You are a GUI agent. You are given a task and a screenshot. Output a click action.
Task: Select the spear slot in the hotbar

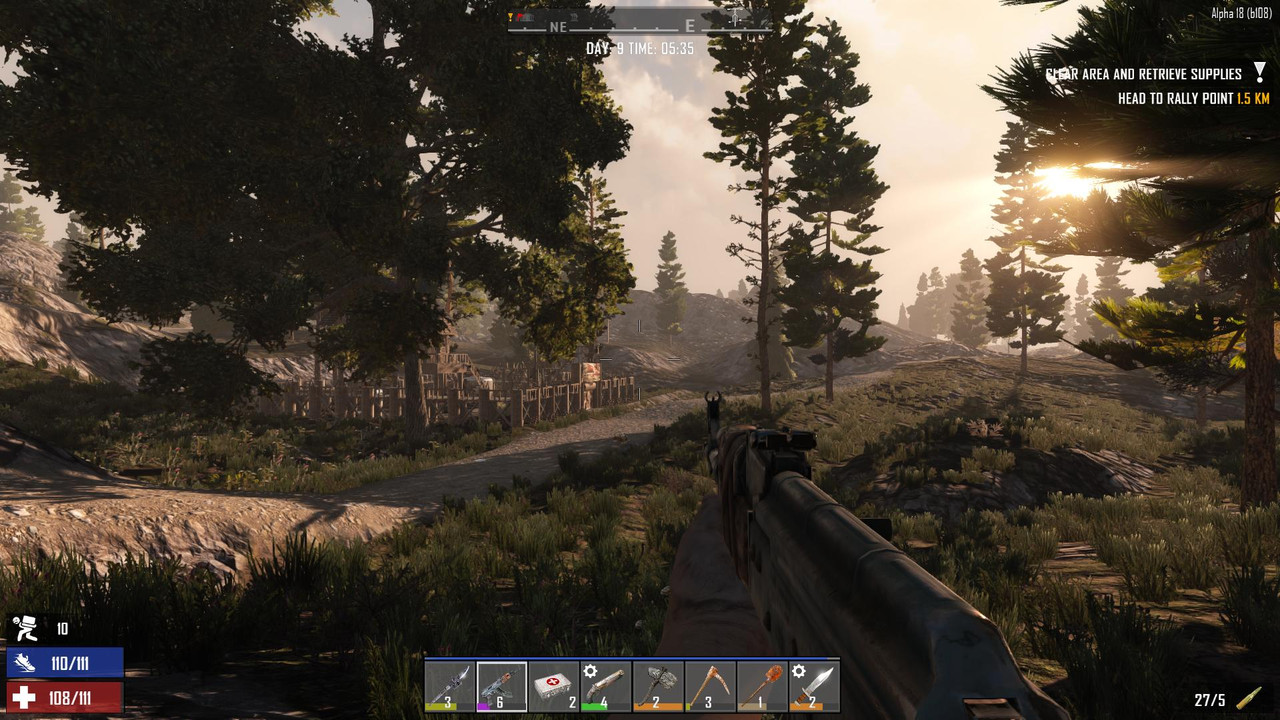pyautogui.click(x=450, y=686)
